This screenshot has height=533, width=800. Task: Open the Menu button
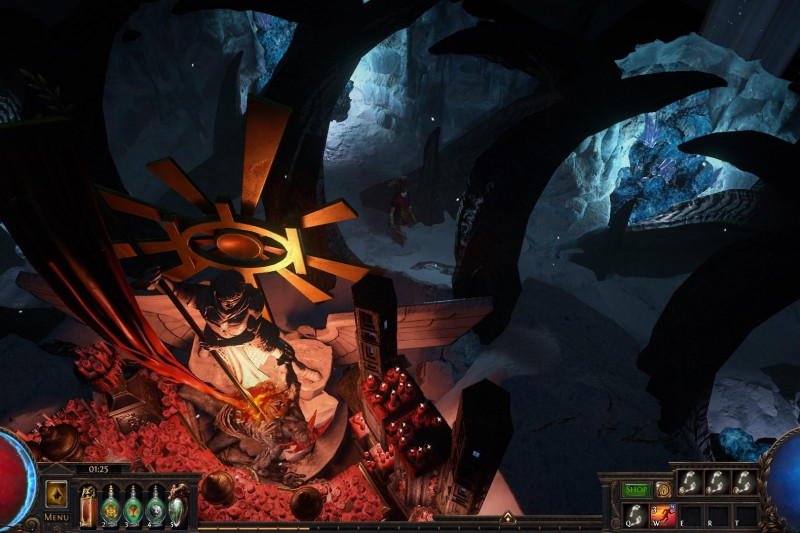click(56, 517)
